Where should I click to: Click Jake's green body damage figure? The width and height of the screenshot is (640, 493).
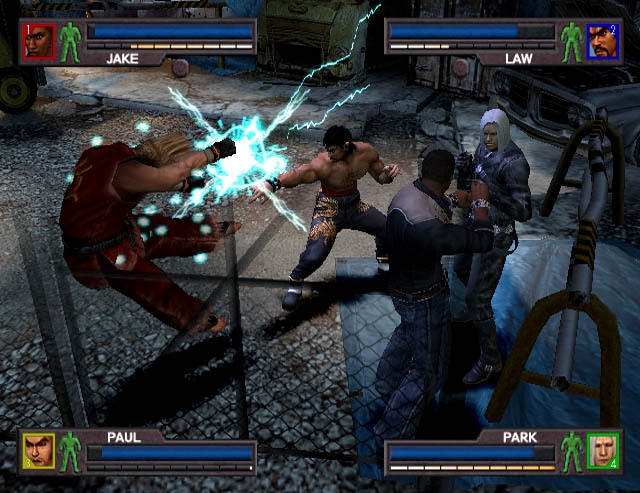[x=70, y=41]
